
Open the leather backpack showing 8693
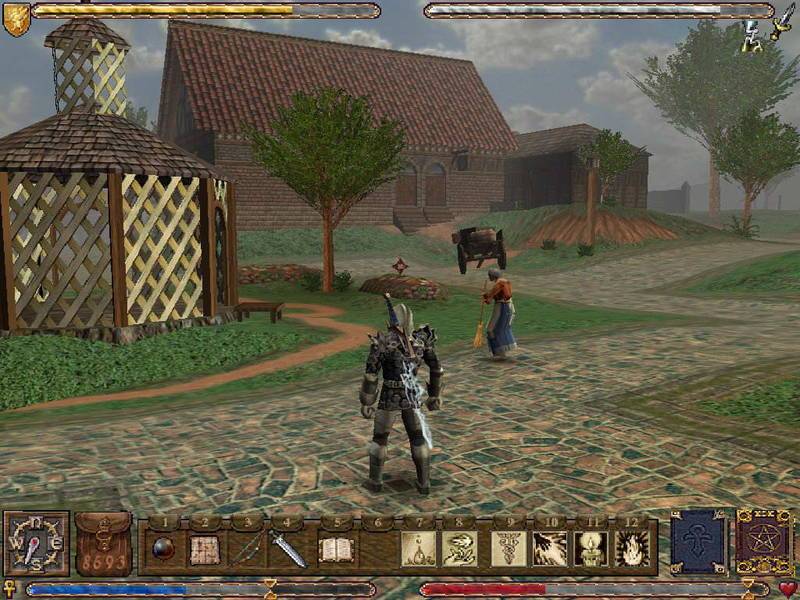[103, 545]
